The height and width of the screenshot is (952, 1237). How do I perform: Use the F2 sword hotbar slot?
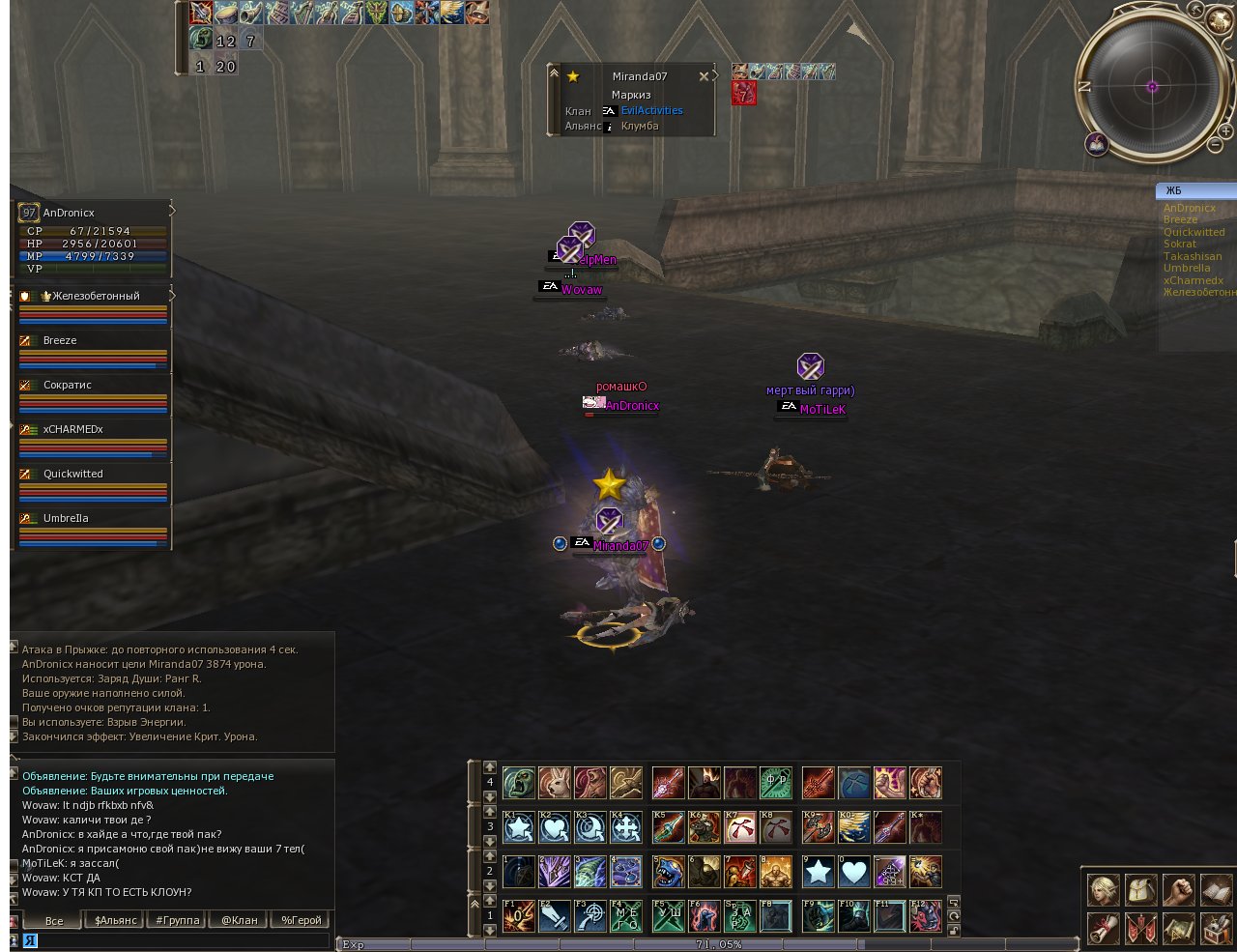[555, 916]
